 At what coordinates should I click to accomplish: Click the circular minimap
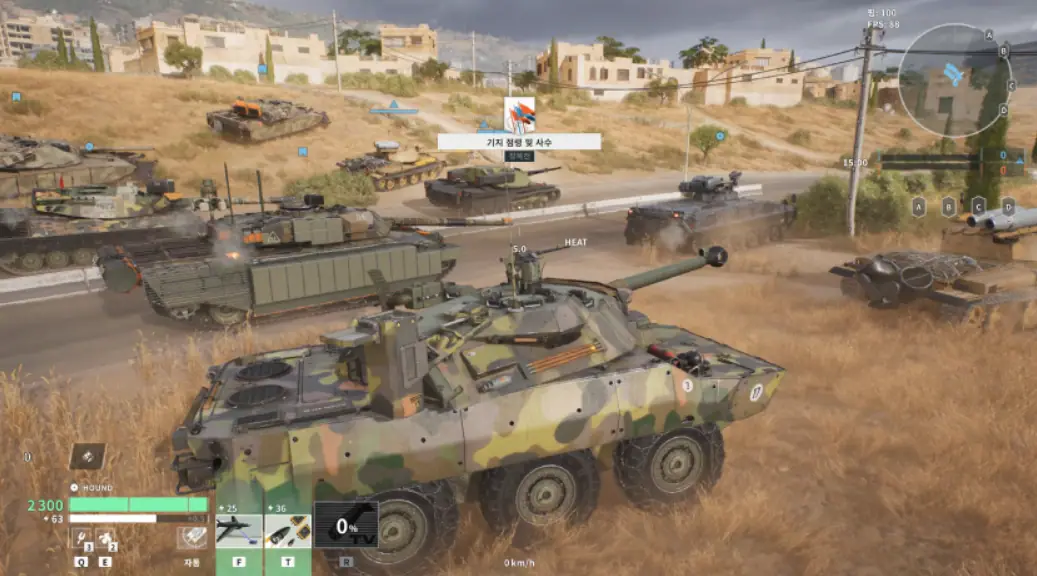[953, 80]
